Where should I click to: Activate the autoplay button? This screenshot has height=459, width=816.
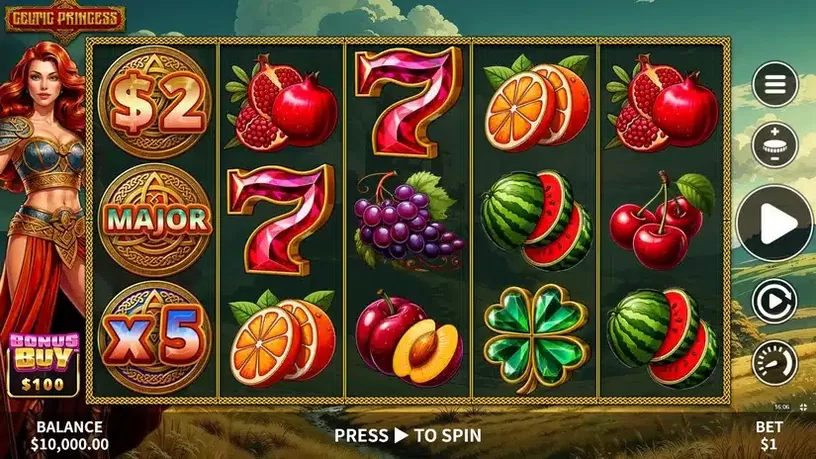[775, 301]
